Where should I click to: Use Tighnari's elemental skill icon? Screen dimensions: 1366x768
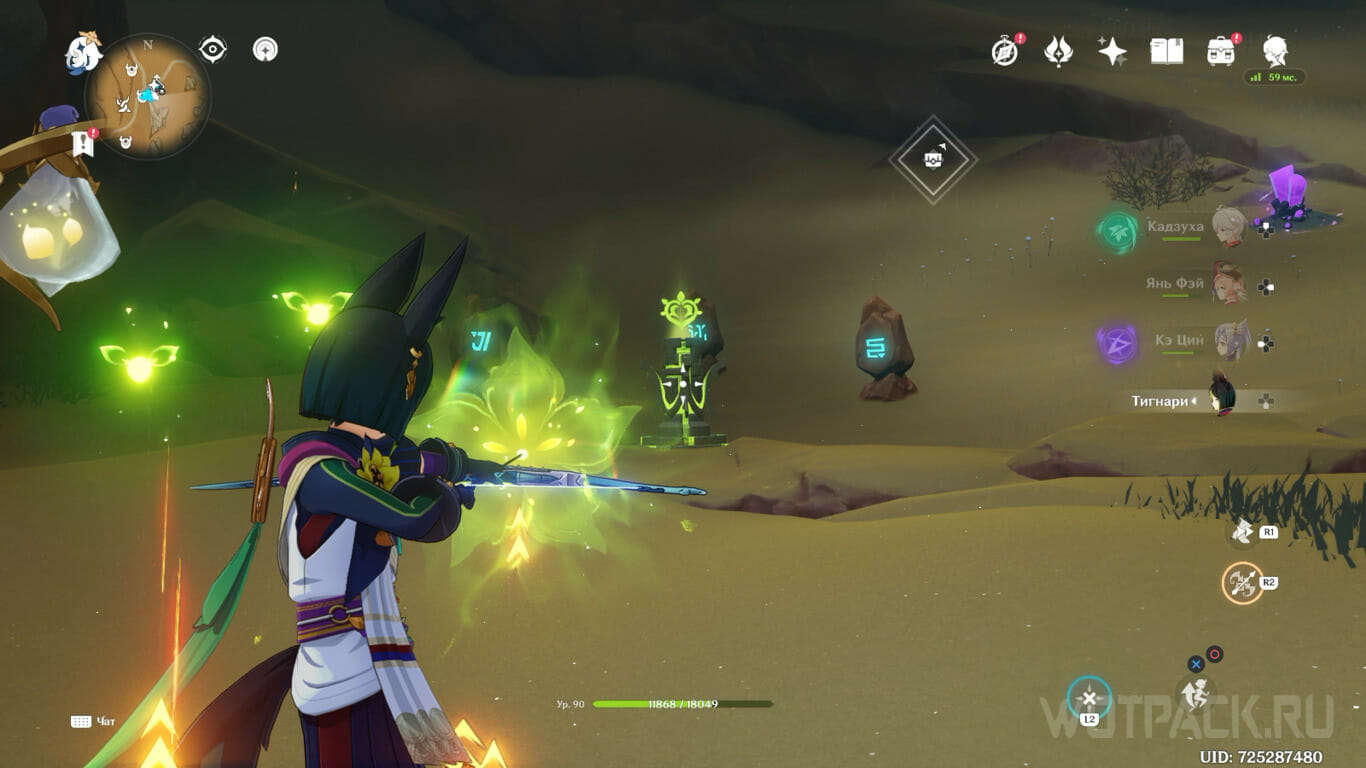pyautogui.click(x=1243, y=532)
